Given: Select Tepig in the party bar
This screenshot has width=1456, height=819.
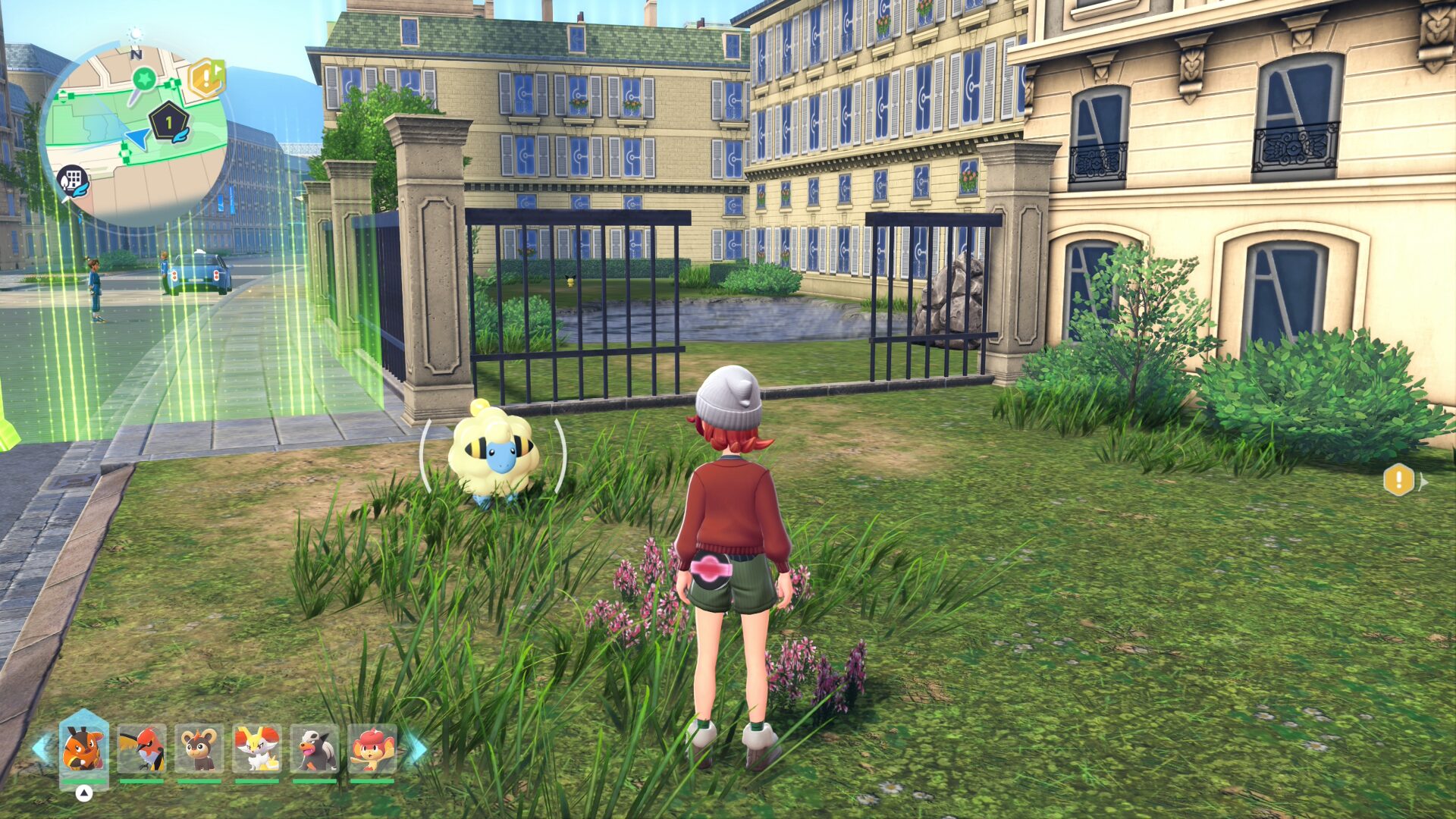Looking at the screenshot, I should [x=83, y=747].
